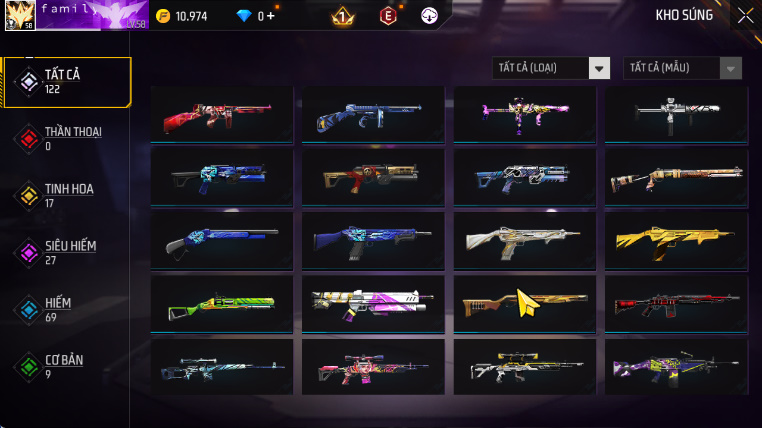Image resolution: width=762 pixels, height=428 pixels.
Task: Click the red E badge icon
Action: click(388, 16)
